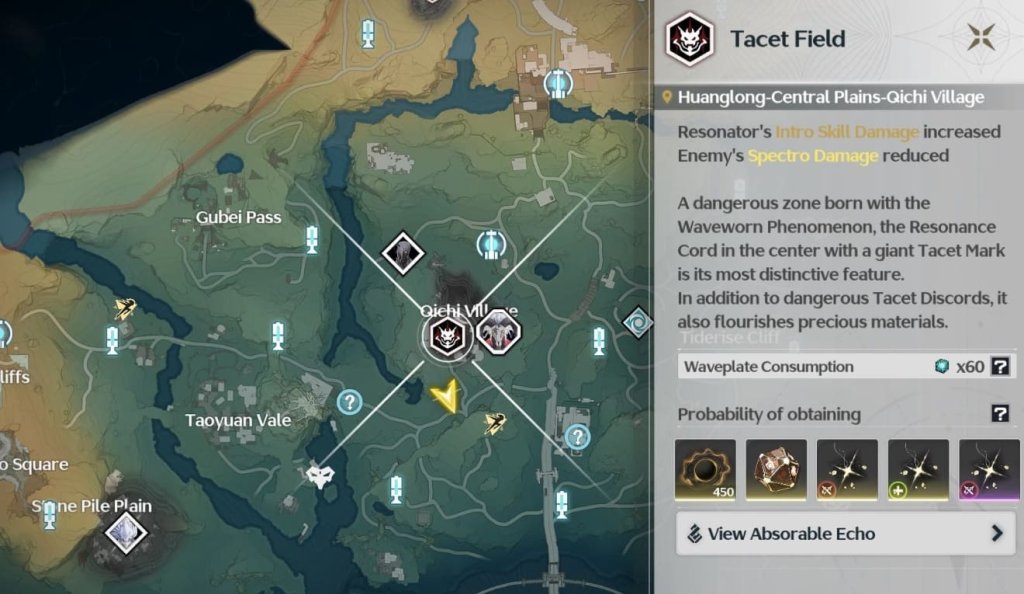The height and width of the screenshot is (594, 1024).
Task: Show help for Probability of obtaining
Action: click(999, 414)
